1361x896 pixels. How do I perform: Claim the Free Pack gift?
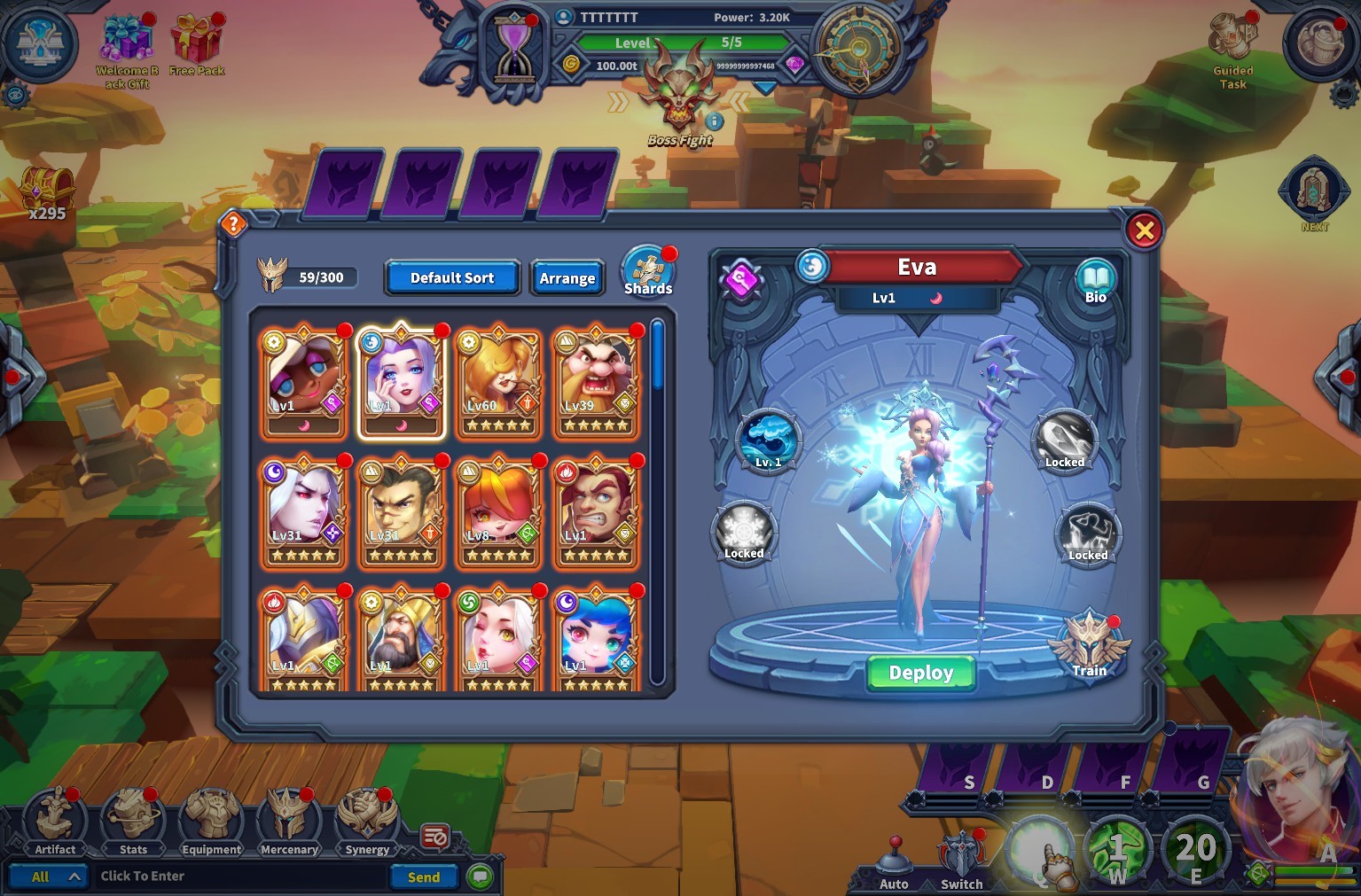[x=197, y=44]
